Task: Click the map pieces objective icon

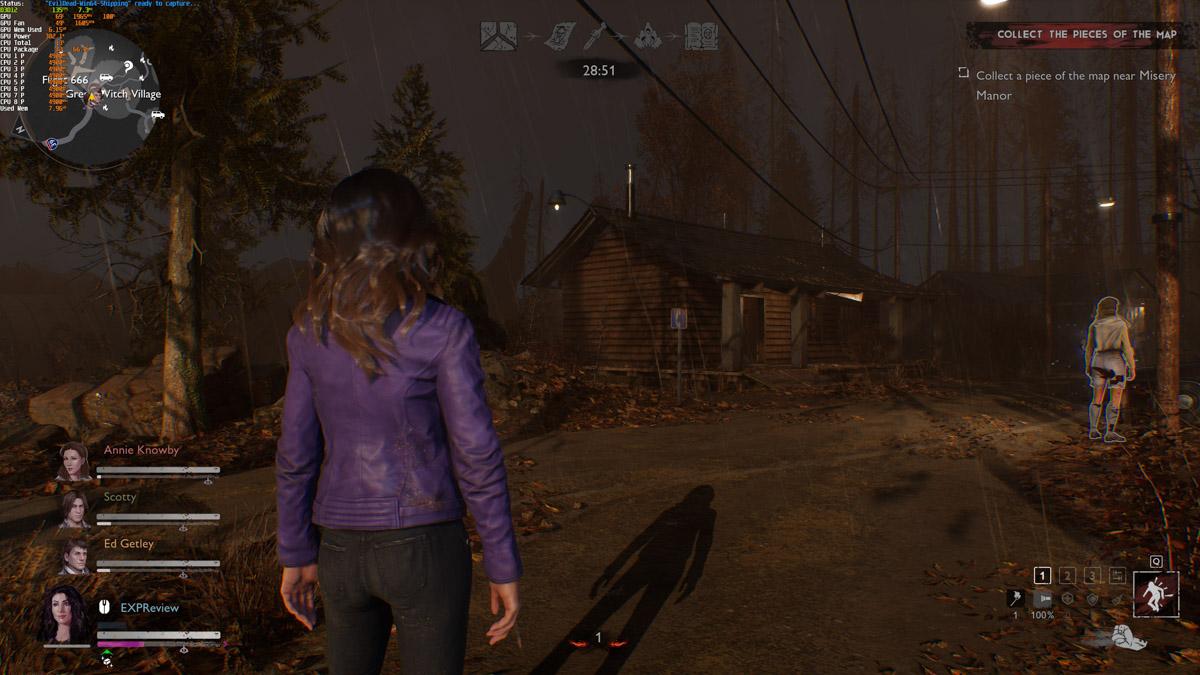Action: (497, 36)
